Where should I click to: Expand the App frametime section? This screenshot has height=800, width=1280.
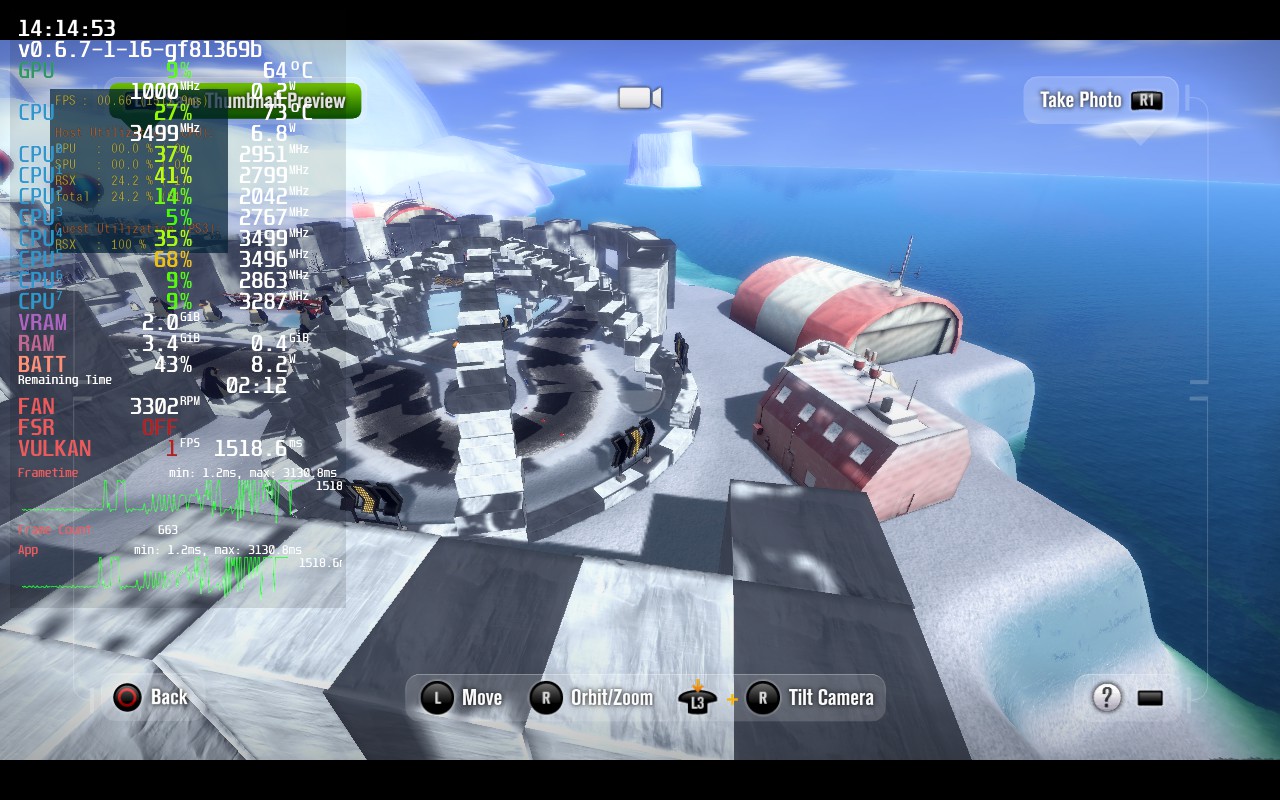pos(27,549)
